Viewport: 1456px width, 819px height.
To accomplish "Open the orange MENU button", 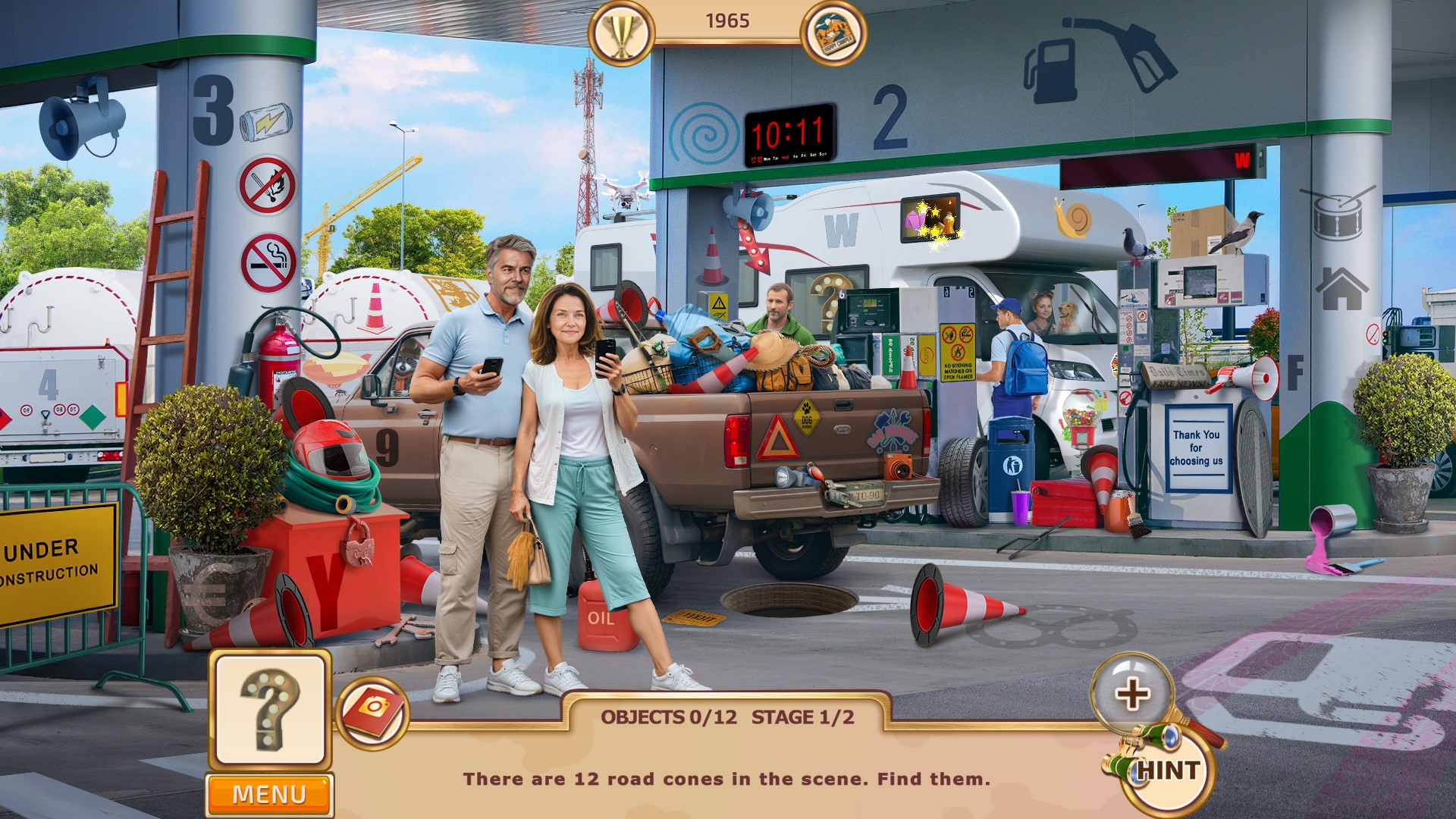I will pos(269,794).
